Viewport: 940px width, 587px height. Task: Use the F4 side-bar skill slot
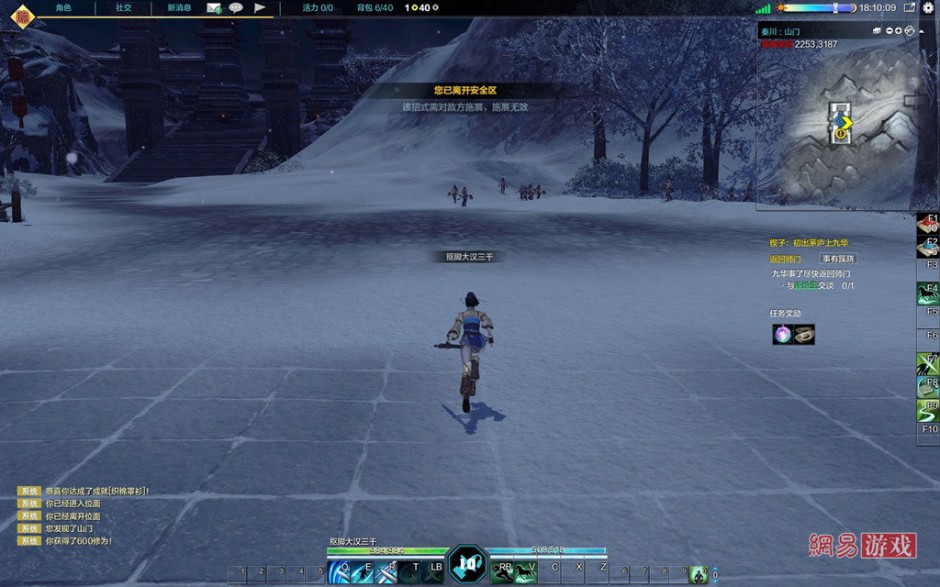(927, 293)
